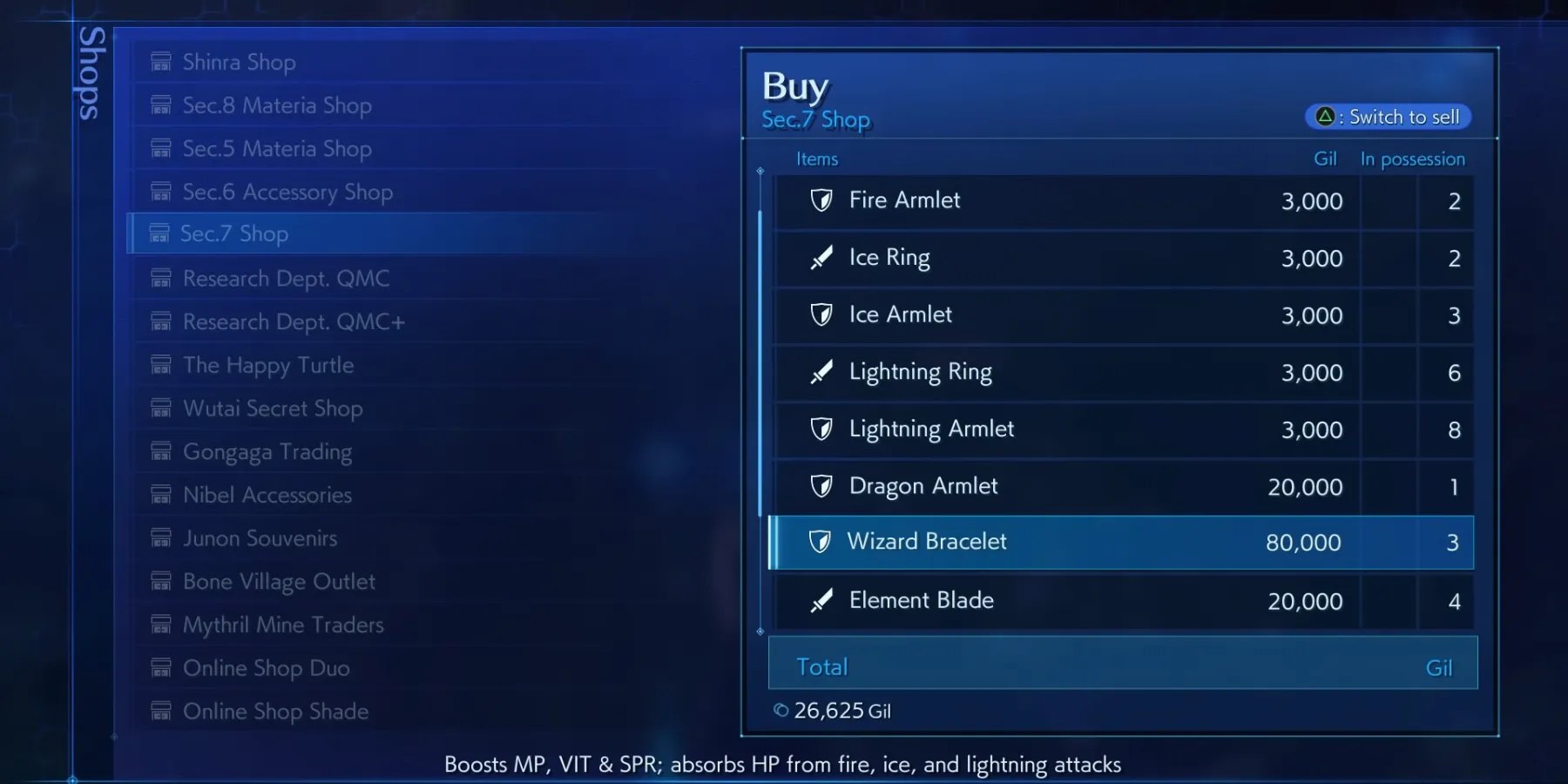Image resolution: width=1568 pixels, height=784 pixels.
Task: Select the shield icon next to Dragon Armlet
Action: point(821,487)
